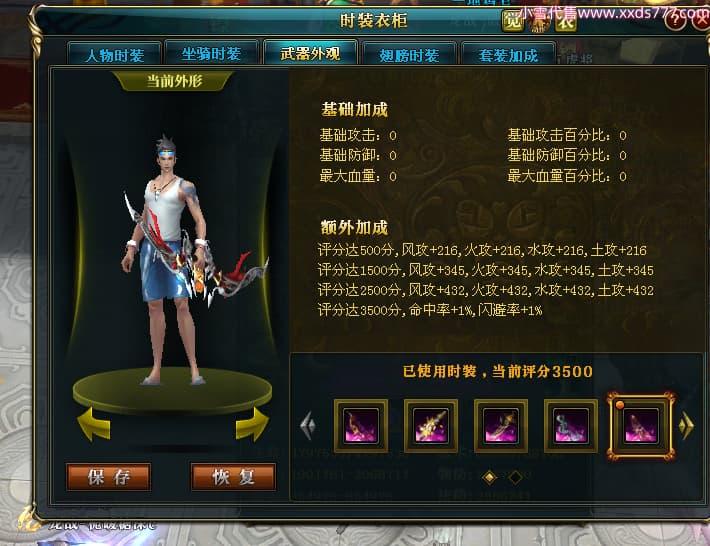Click the 恢复 button
Screen dimensions: 710x546
pyautogui.click(x=233, y=476)
